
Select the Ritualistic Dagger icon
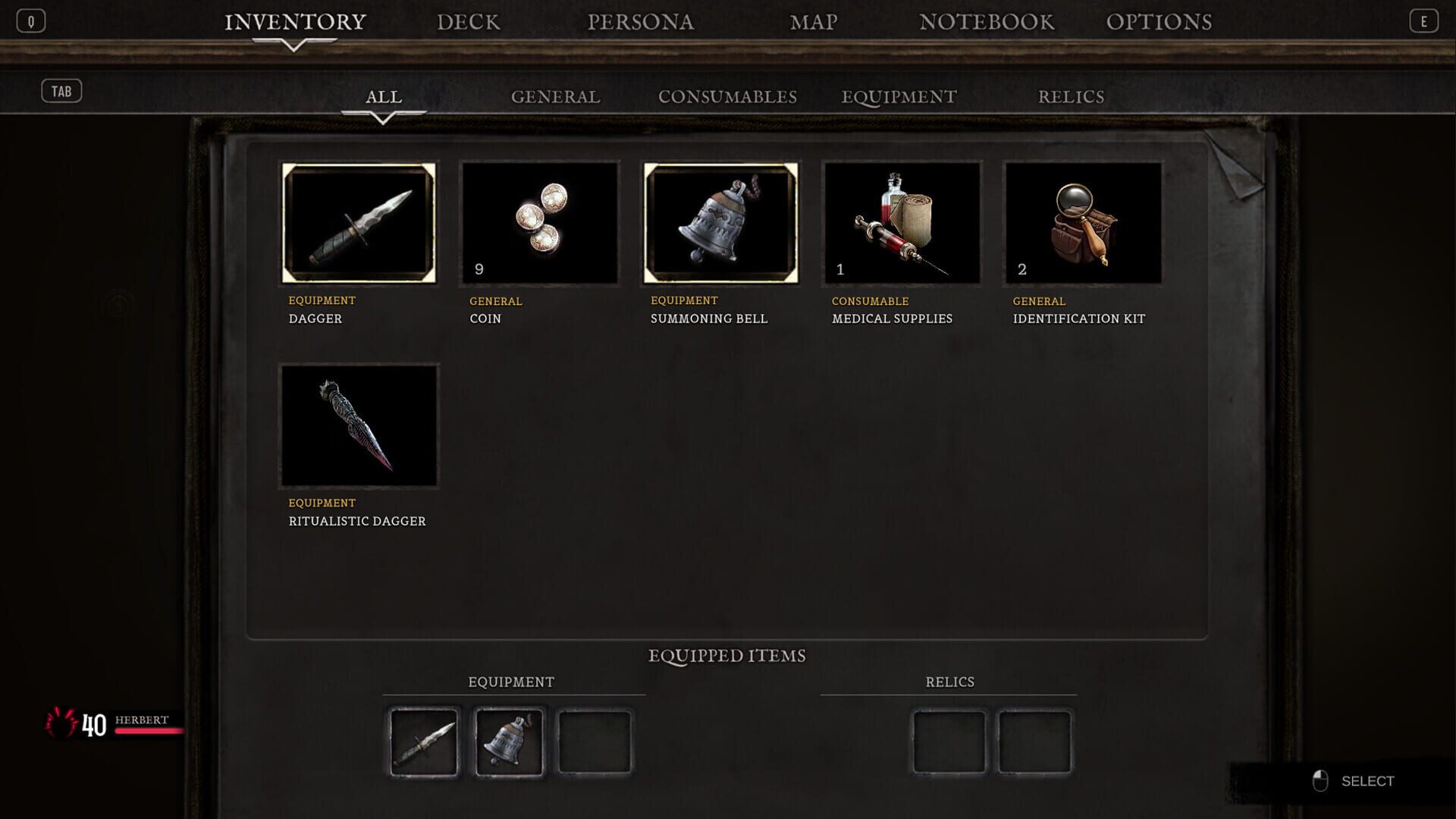[359, 425]
